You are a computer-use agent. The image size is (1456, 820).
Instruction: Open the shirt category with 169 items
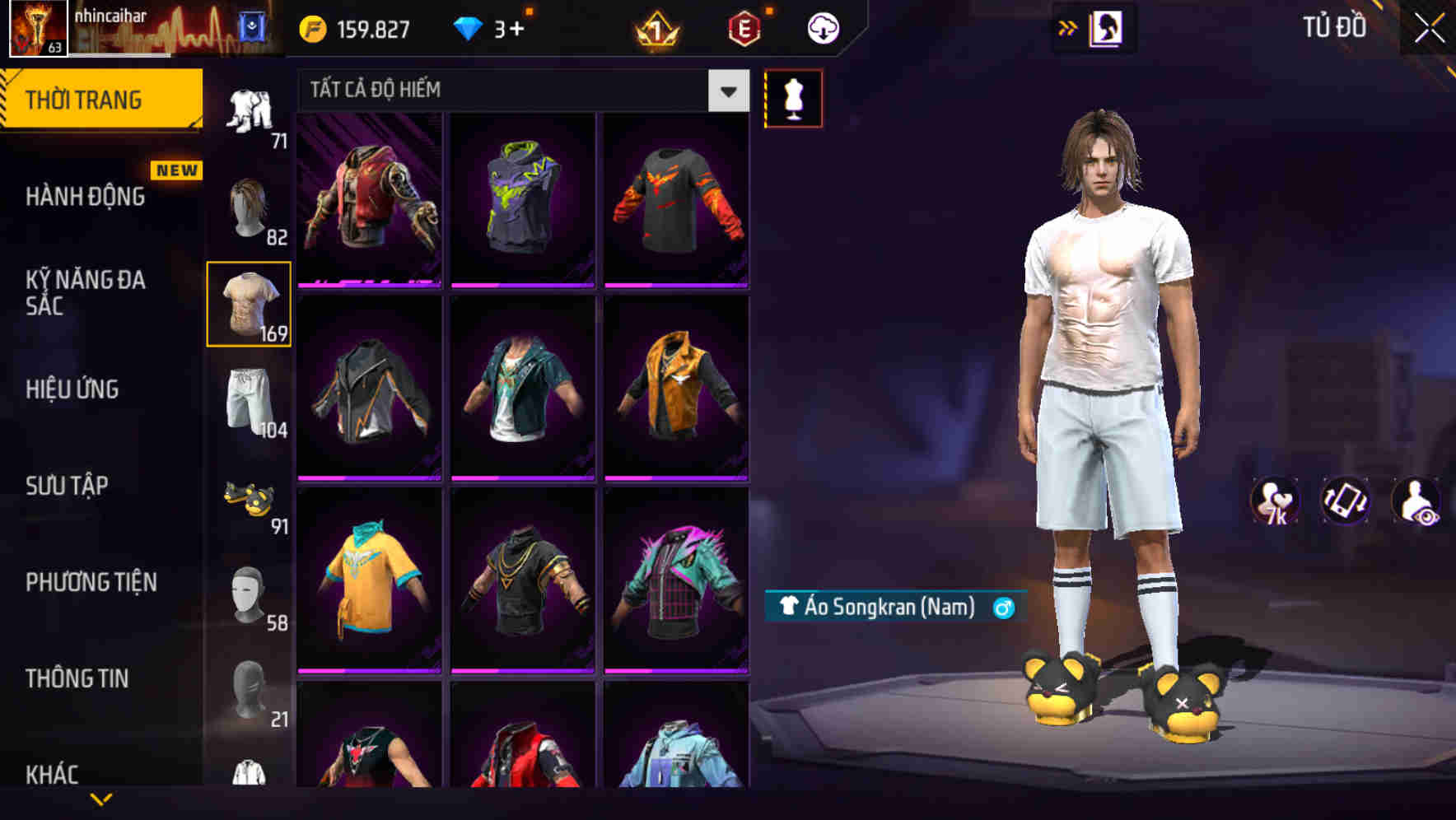[x=248, y=303]
